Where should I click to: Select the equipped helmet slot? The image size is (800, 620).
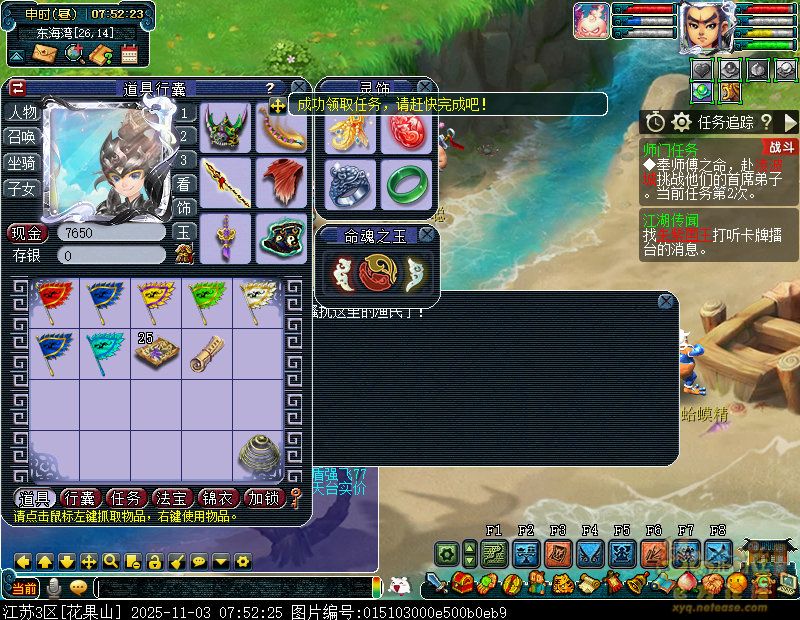pos(226,127)
